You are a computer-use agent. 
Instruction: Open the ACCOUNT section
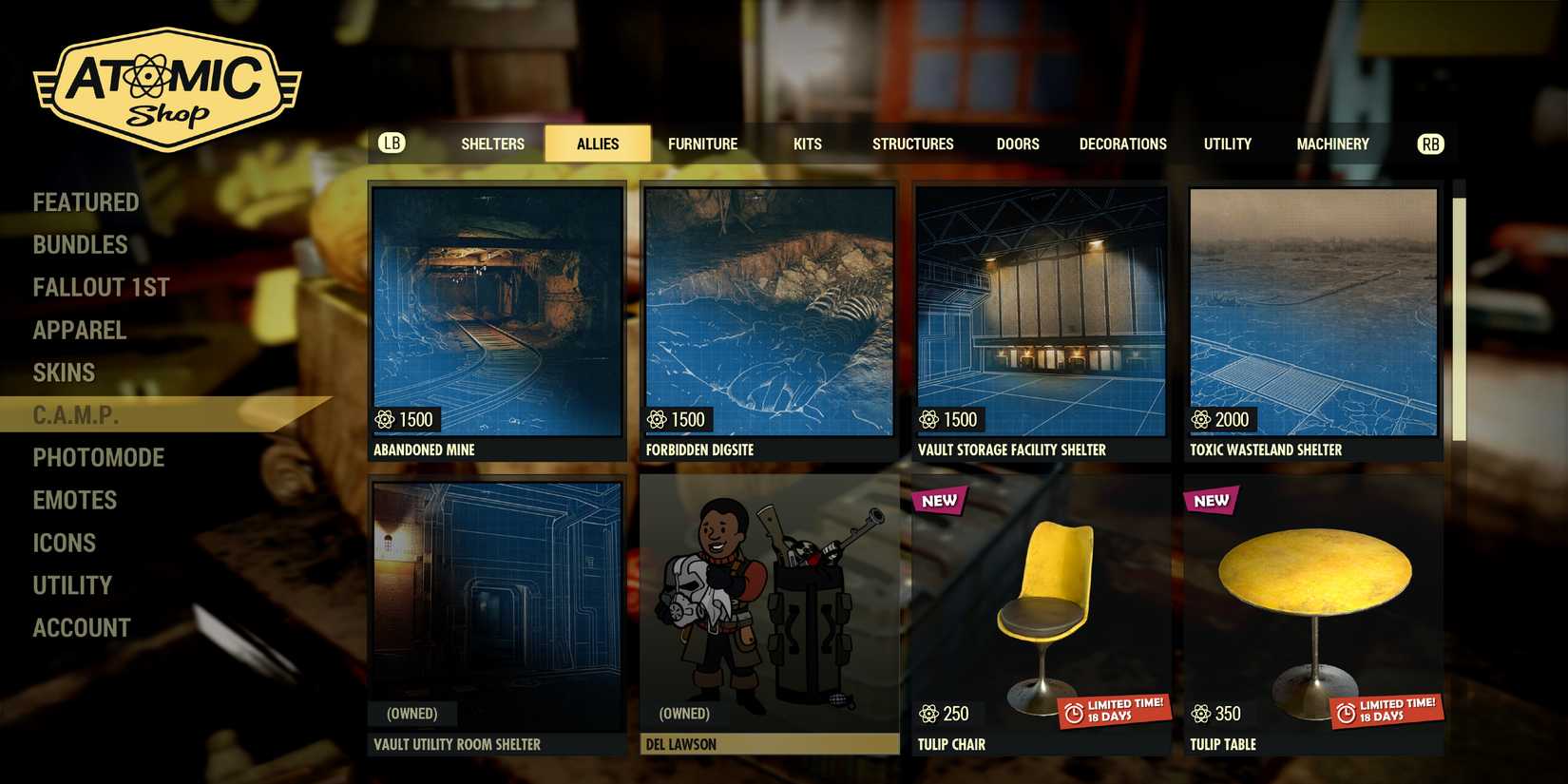point(82,627)
